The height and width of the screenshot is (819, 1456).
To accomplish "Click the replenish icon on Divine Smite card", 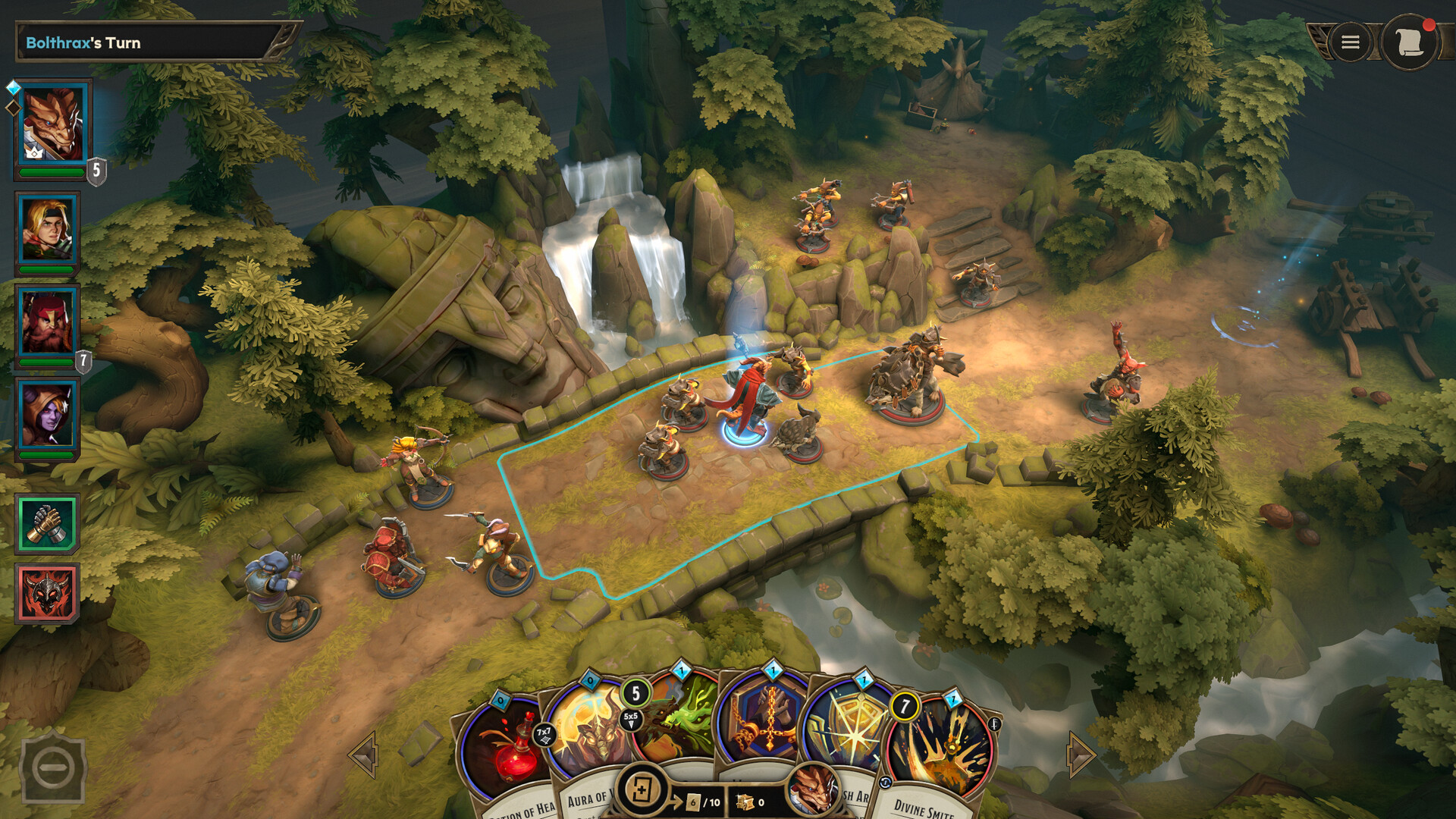I will [x=885, y=783].
